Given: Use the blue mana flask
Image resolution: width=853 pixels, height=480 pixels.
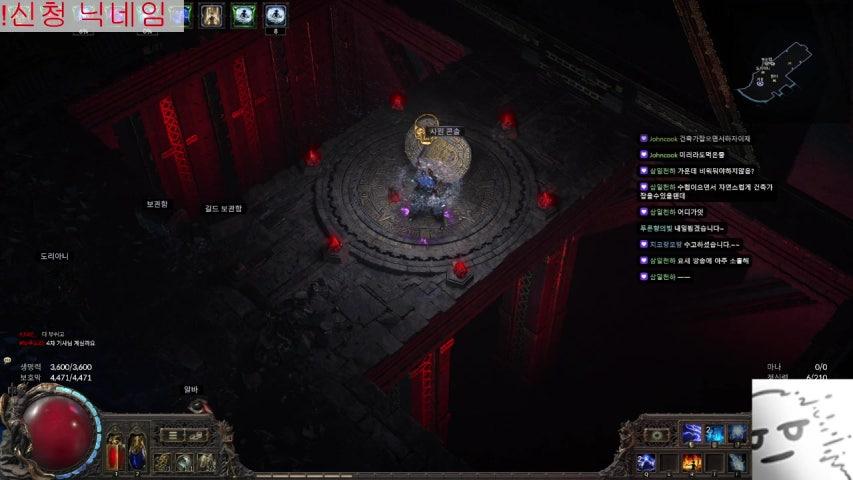Looking at the screenshot, I should point(134,450).
